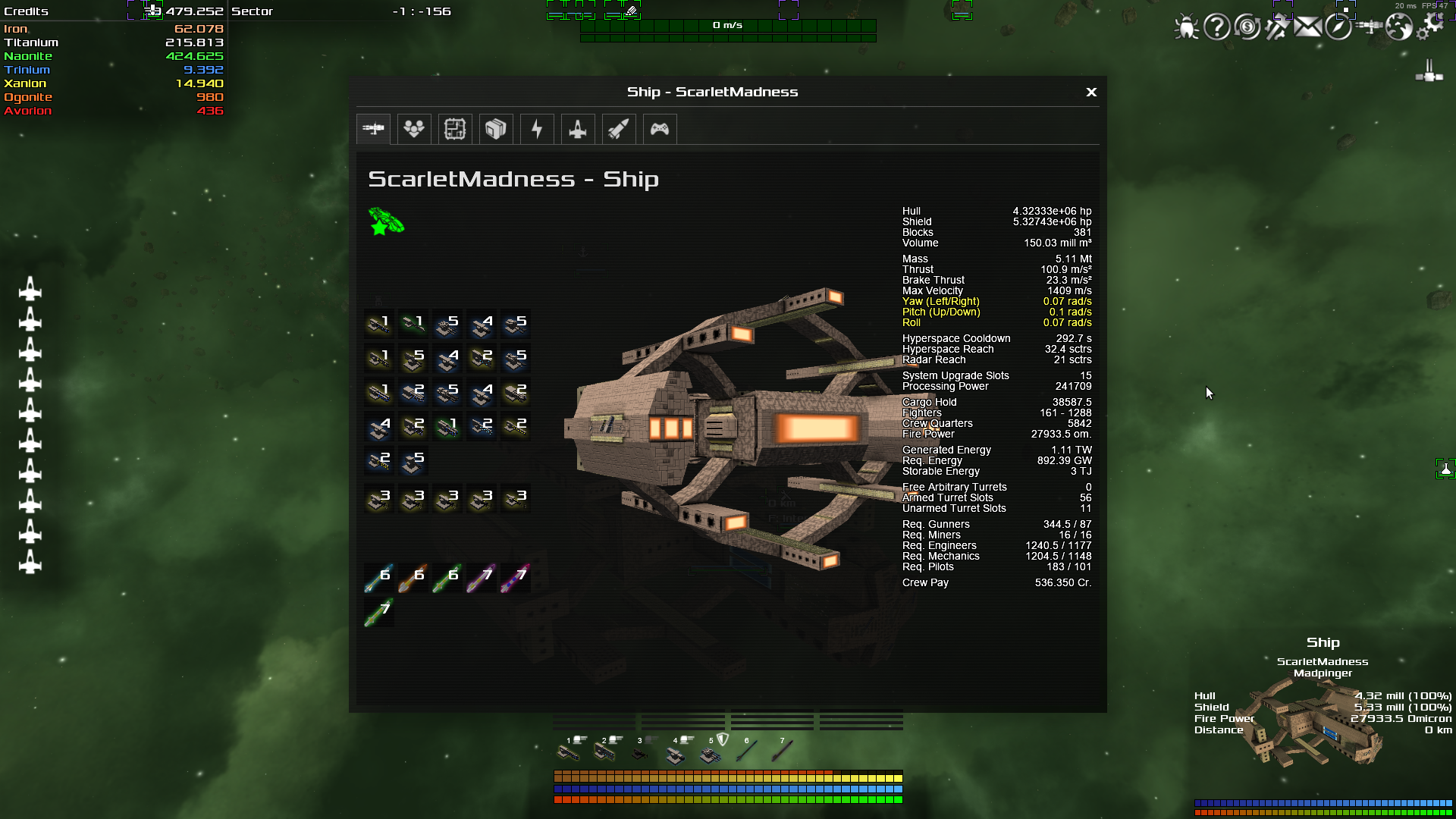The image size is (1456, 819).
Task: Open the system upgrades circuit tab
Action: [455, 129]
